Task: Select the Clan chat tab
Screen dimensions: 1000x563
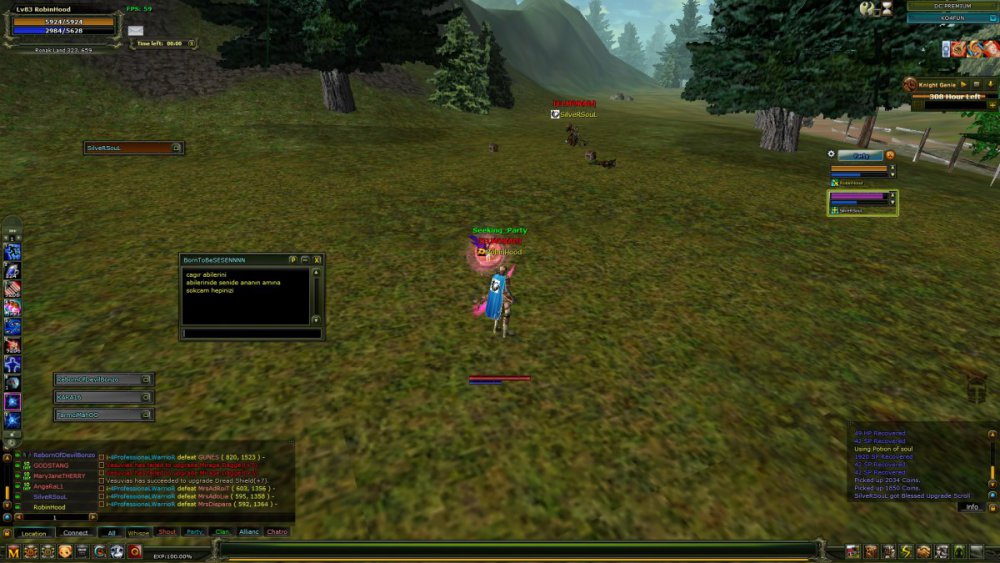Action: [222, 532]
